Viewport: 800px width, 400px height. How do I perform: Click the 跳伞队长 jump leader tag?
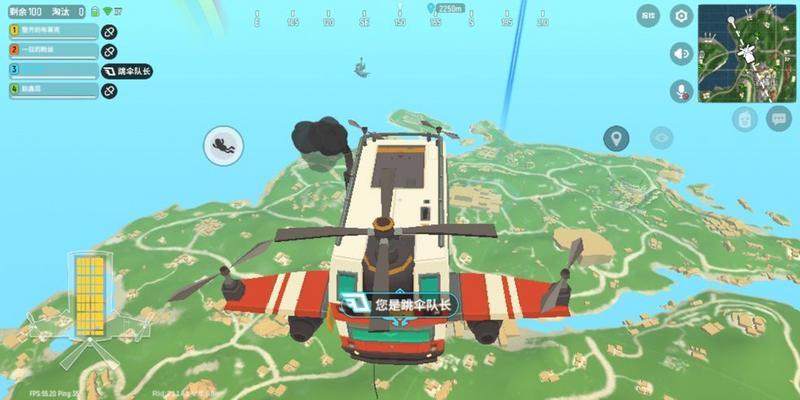click(x=127, y=71)
